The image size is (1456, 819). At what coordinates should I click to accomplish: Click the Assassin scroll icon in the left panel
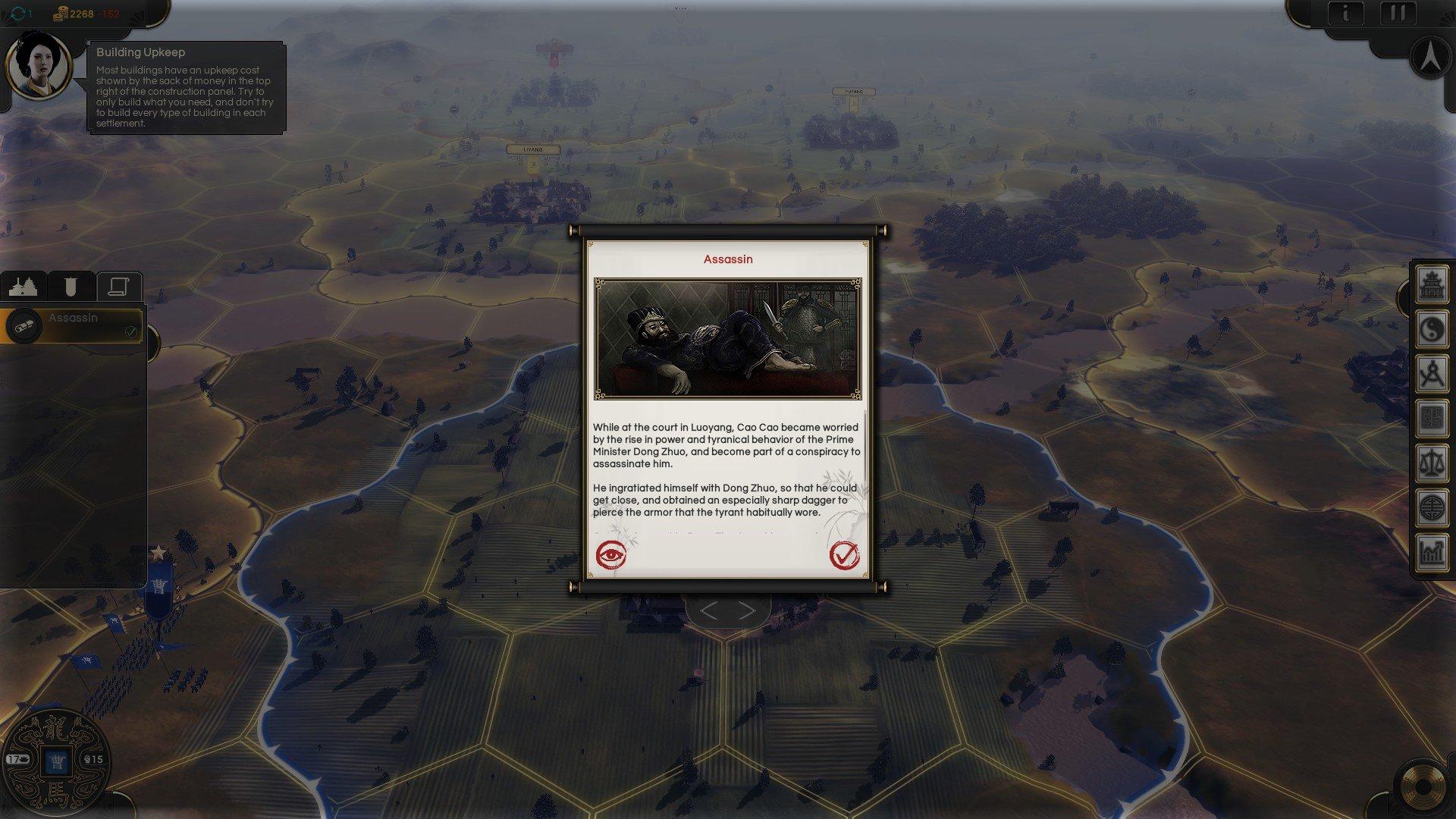click(x=24, y=328)
